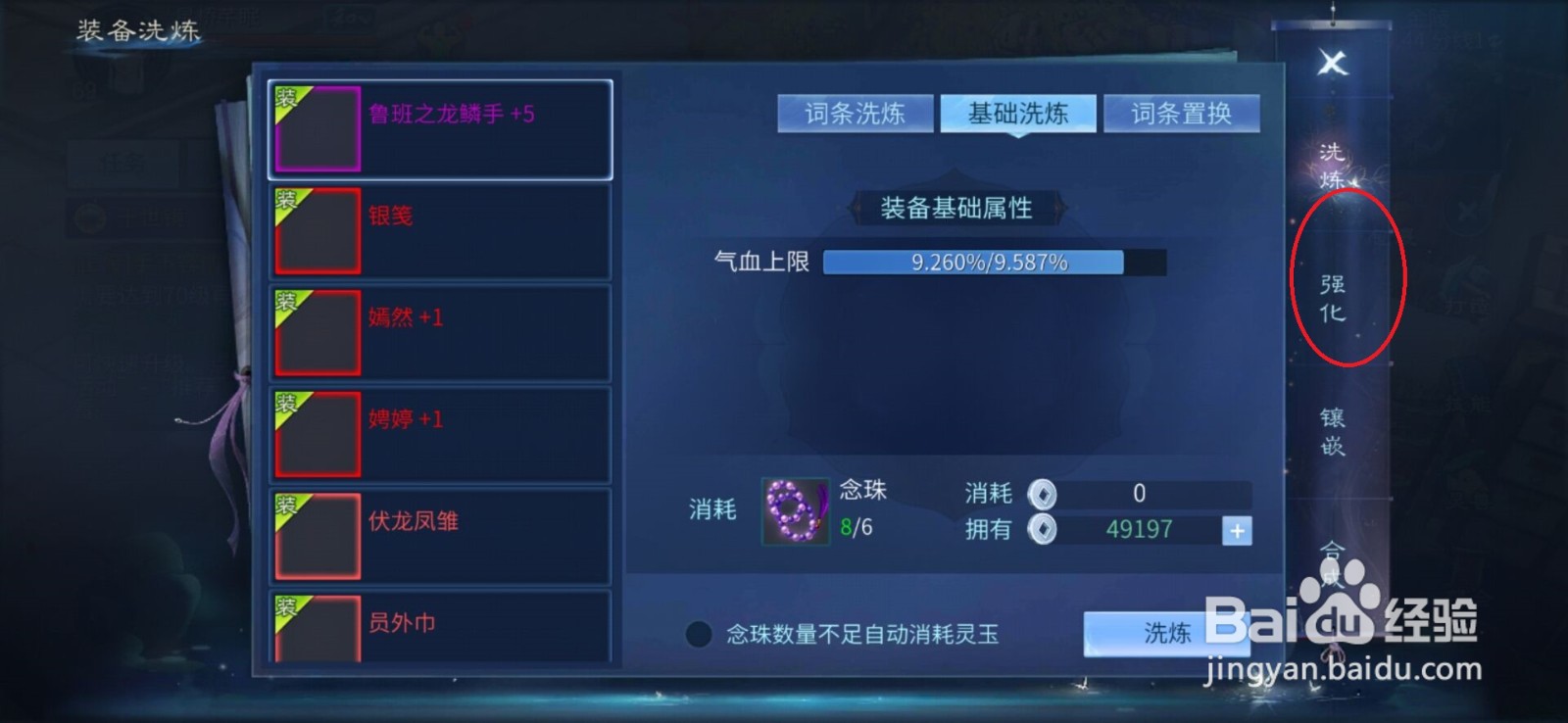Enable auto-consume 灵玉 when beads insufficient
This screenshot has height=723, width=1568.
pos(698,635)
